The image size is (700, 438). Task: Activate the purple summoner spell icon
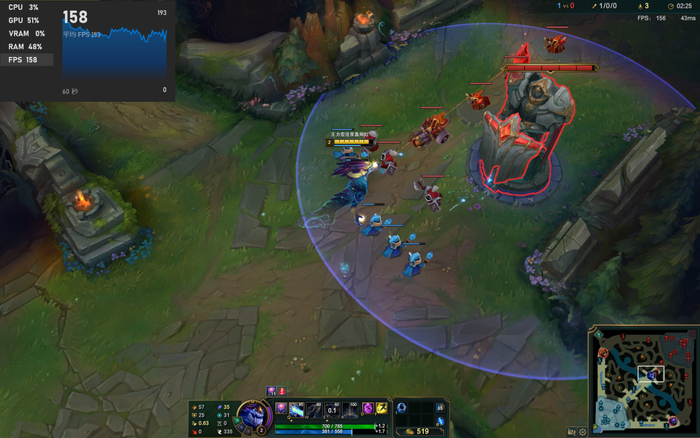(367, 408)
